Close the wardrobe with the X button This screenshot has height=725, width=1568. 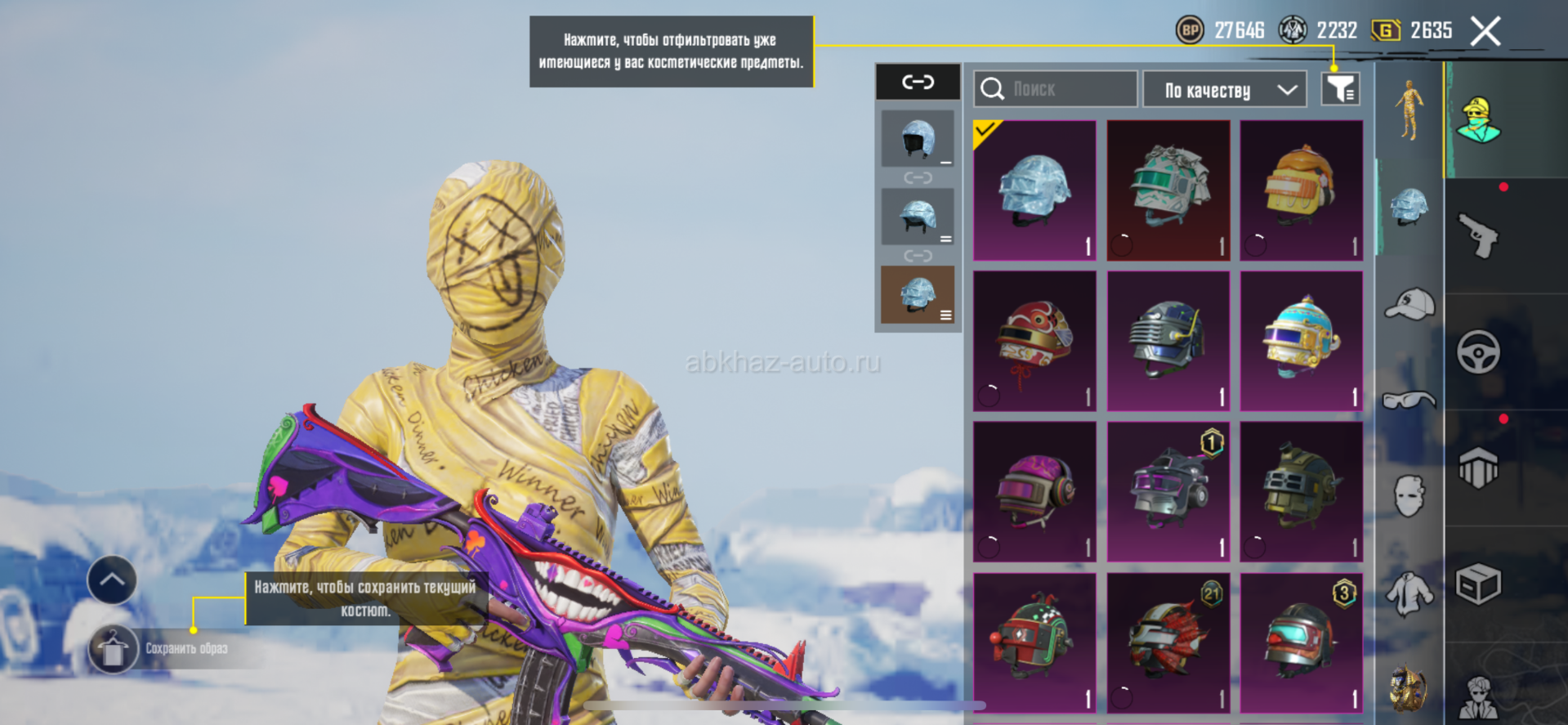(1485, 32)
